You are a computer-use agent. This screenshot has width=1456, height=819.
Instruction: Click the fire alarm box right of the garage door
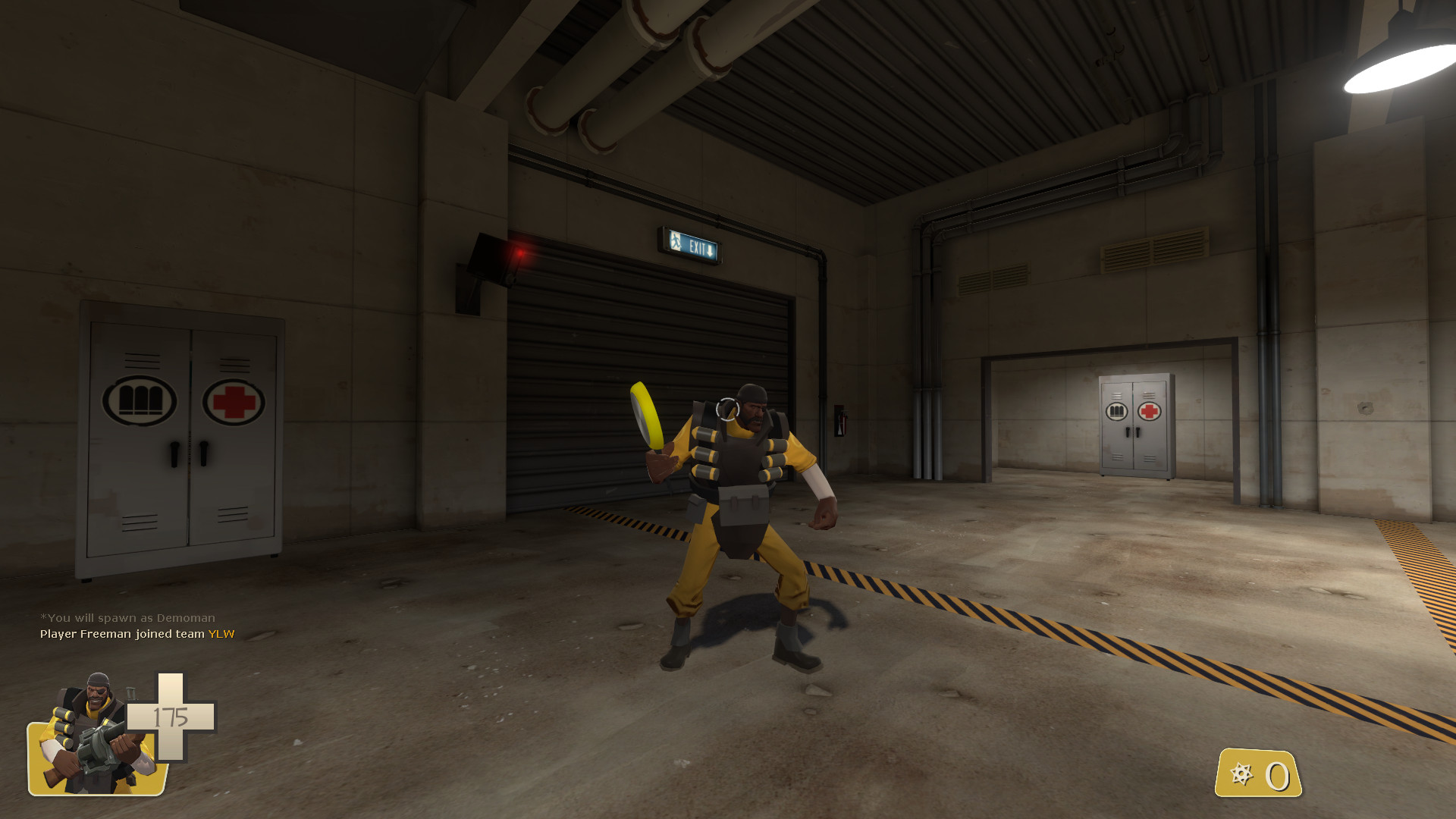point(842,421)
